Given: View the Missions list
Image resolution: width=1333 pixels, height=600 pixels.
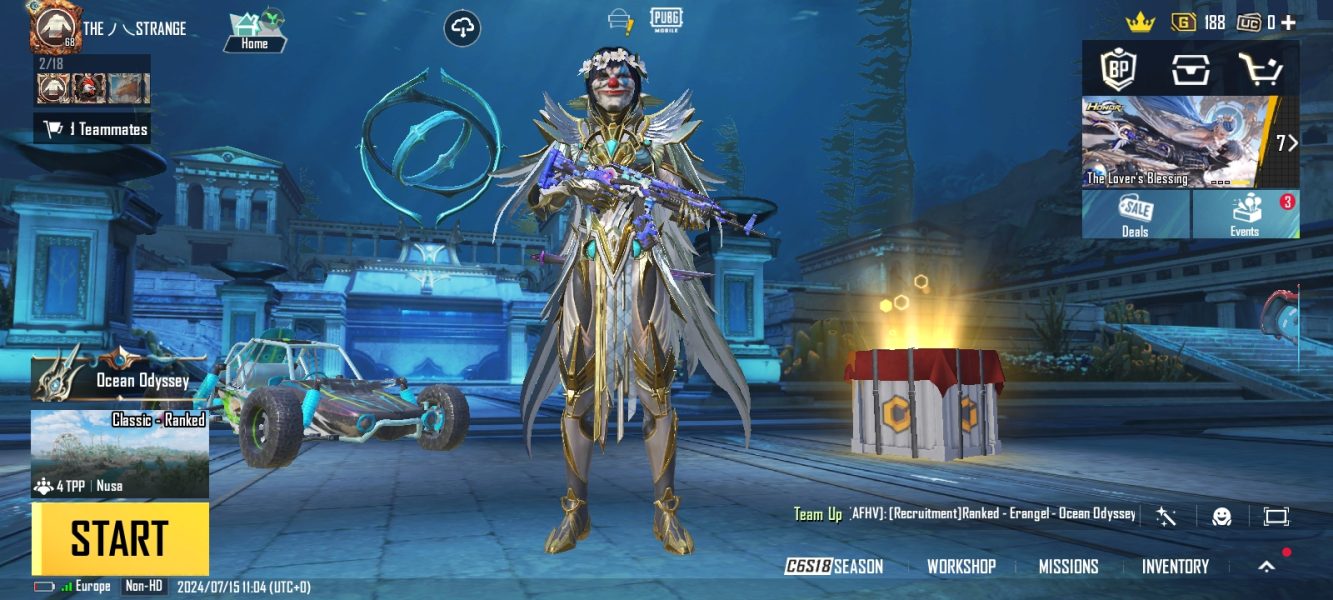Looking at the screenshot, I should 1068,567.
